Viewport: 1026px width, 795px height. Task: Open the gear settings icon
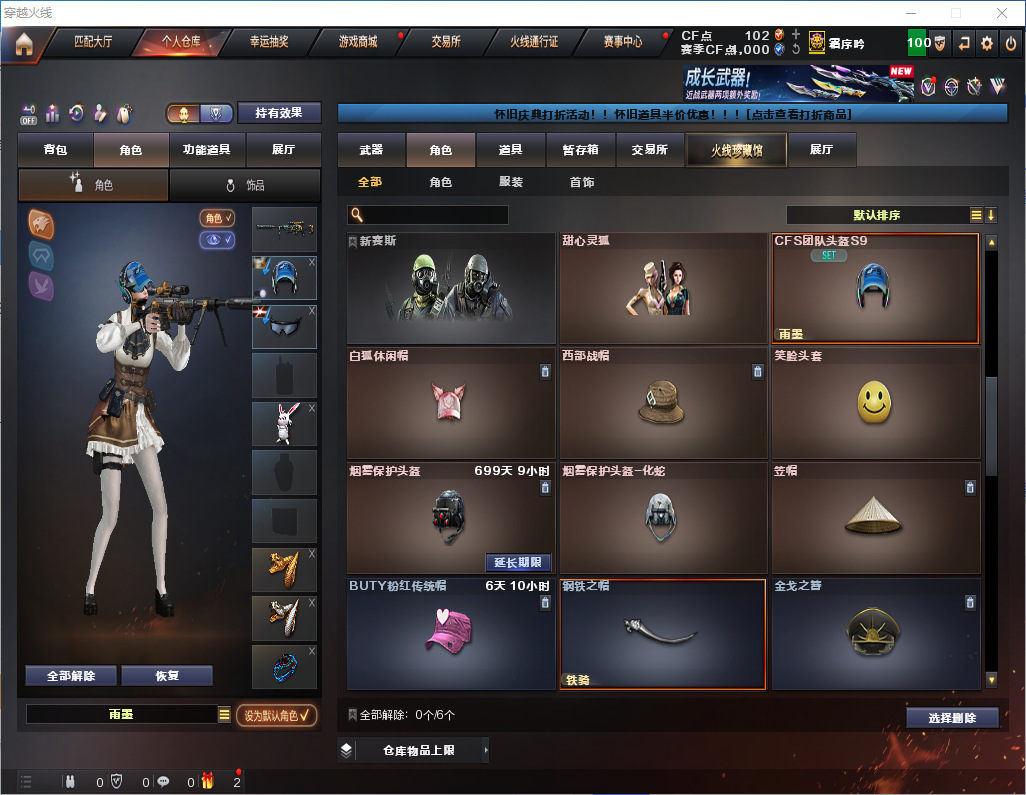point(987,43)
